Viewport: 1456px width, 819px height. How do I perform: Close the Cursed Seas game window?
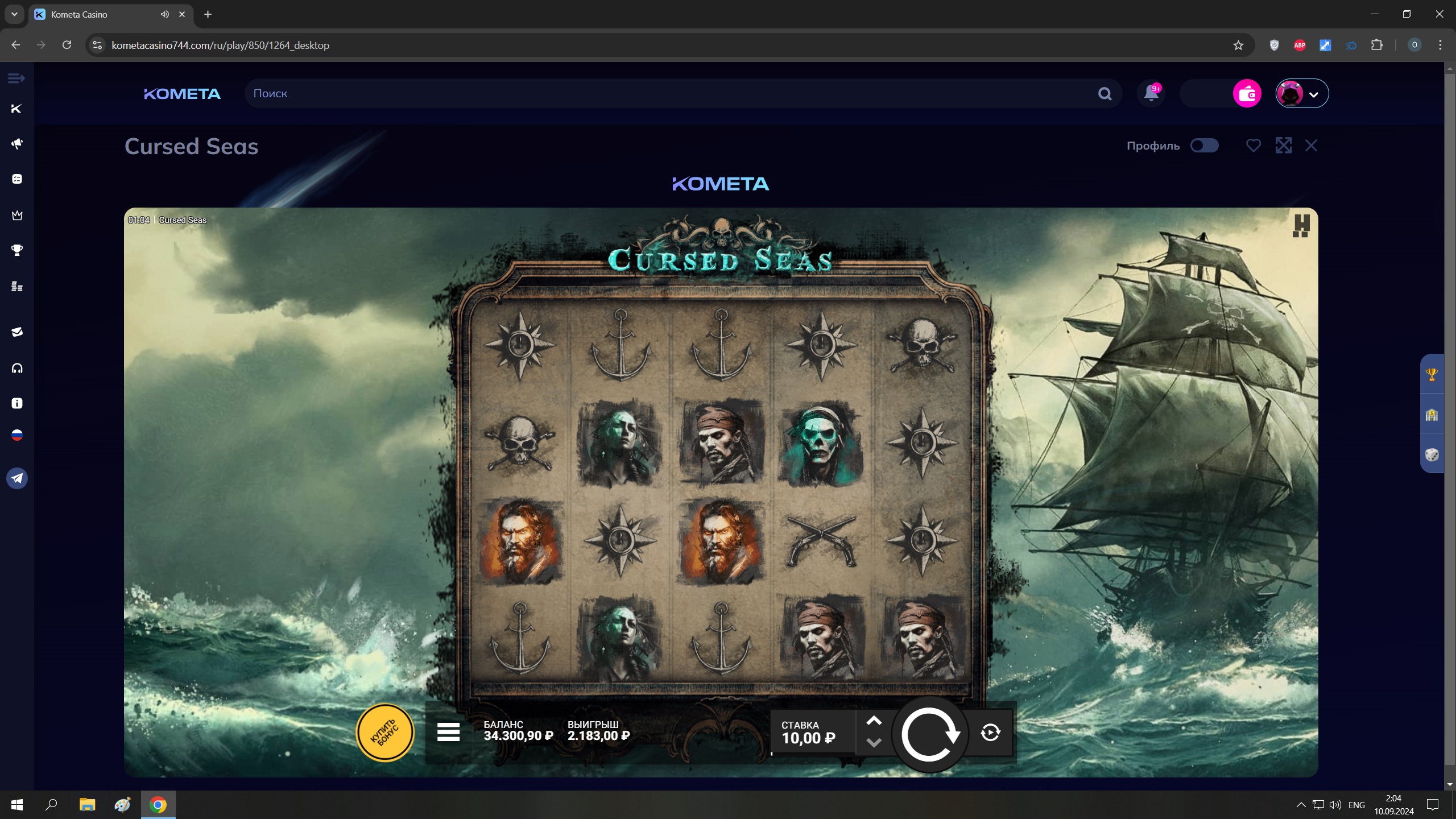(x=1311, y=146)
